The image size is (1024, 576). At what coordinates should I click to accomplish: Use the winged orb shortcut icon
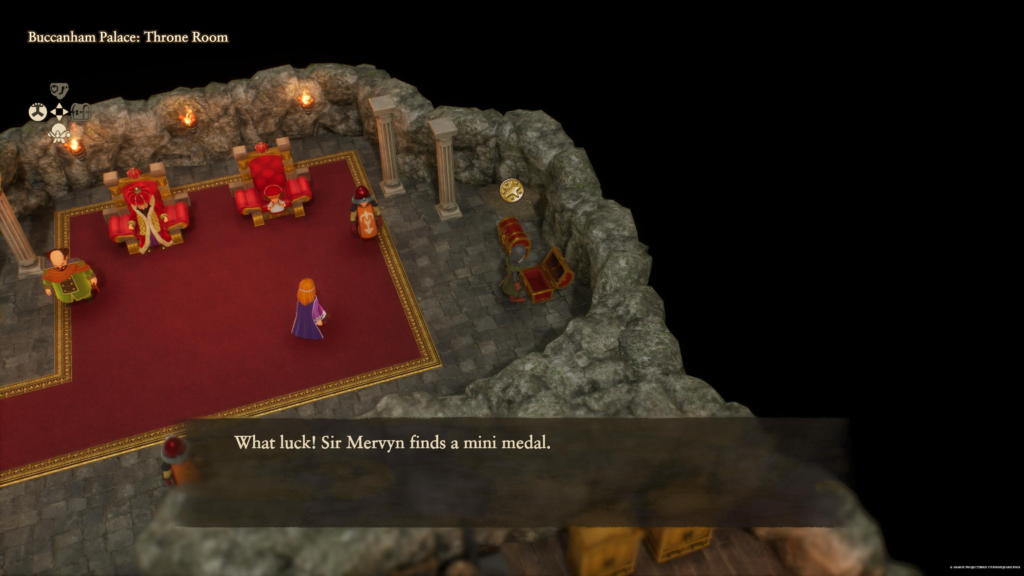click(x=59, y=133)
